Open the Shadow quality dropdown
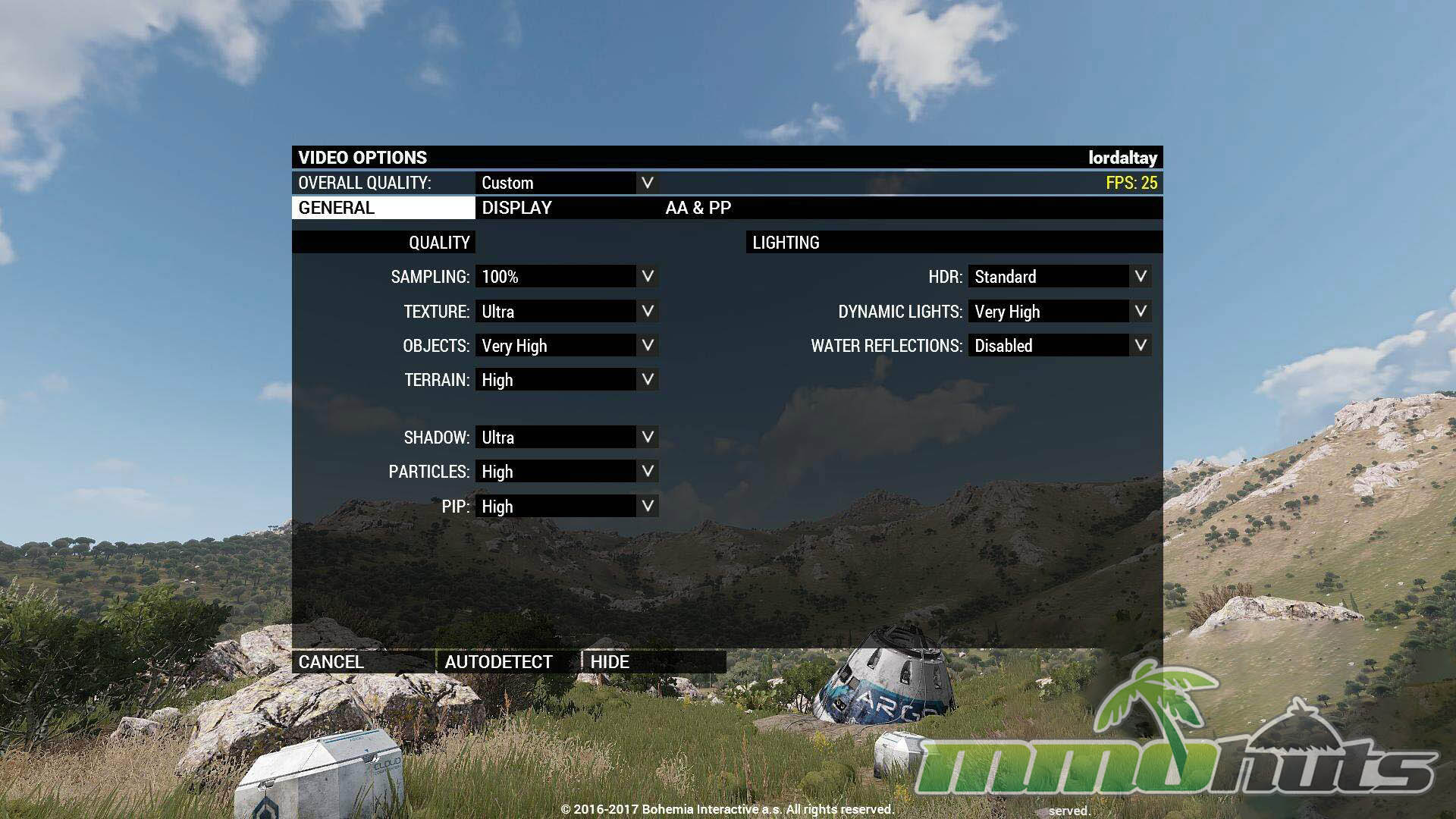1456x819 pixels. coord(566,438)
